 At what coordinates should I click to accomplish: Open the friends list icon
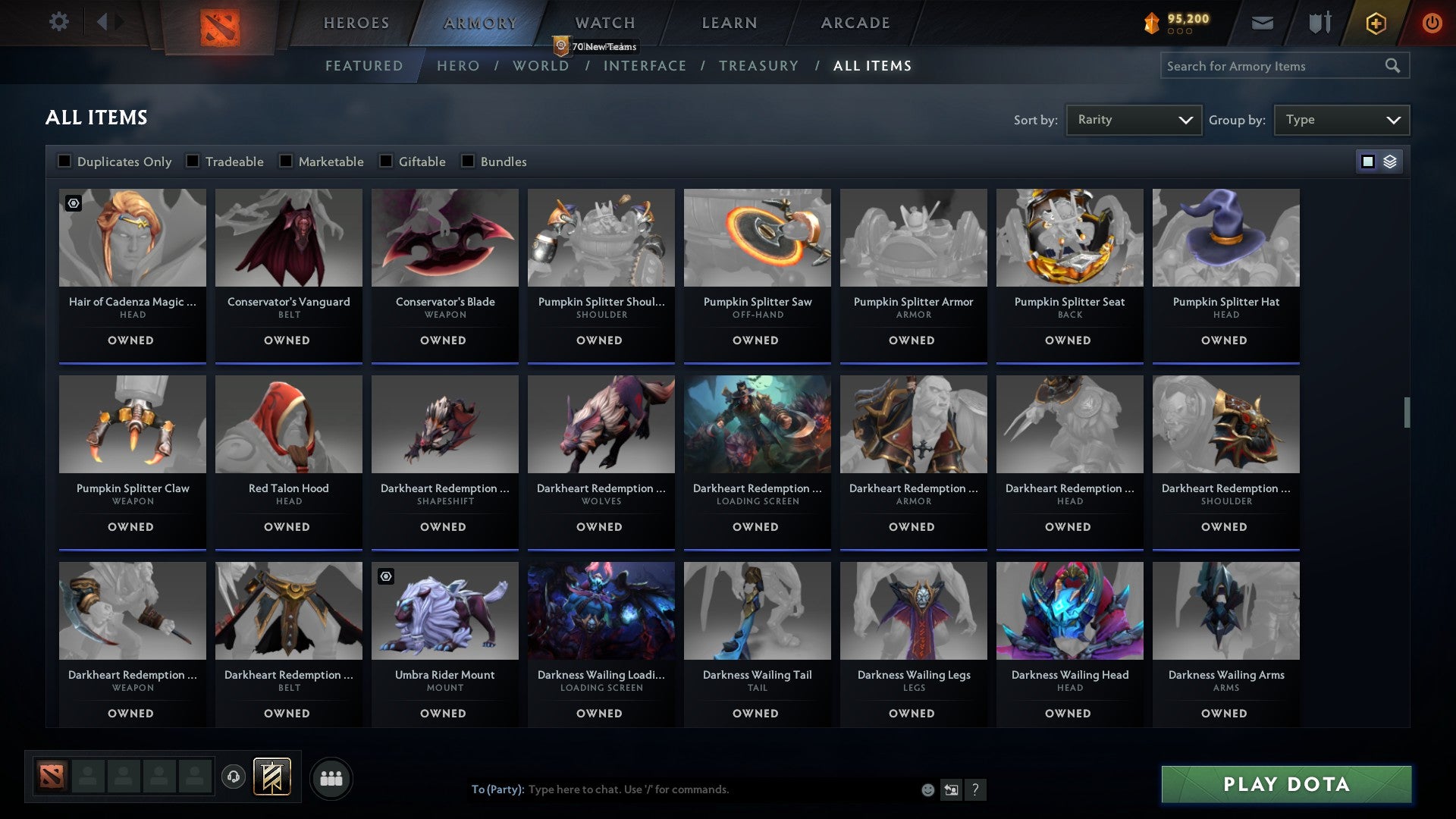point(331,777)
